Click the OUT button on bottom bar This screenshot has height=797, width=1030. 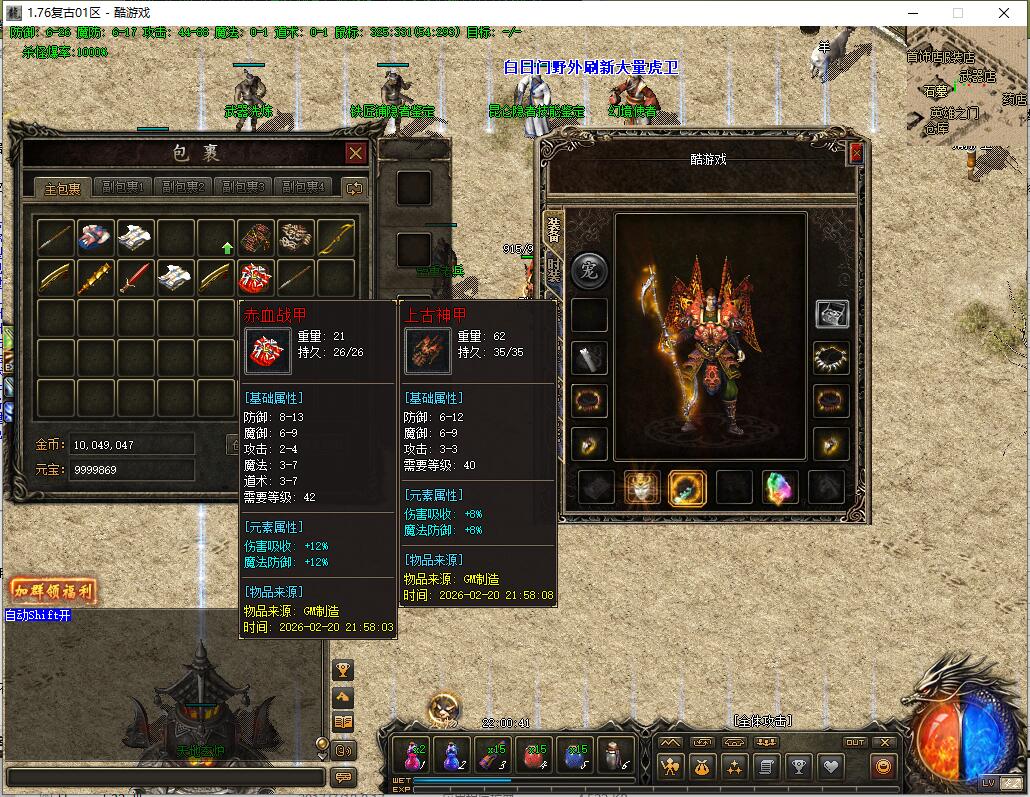pyautogui.click(x=855, y=742)
